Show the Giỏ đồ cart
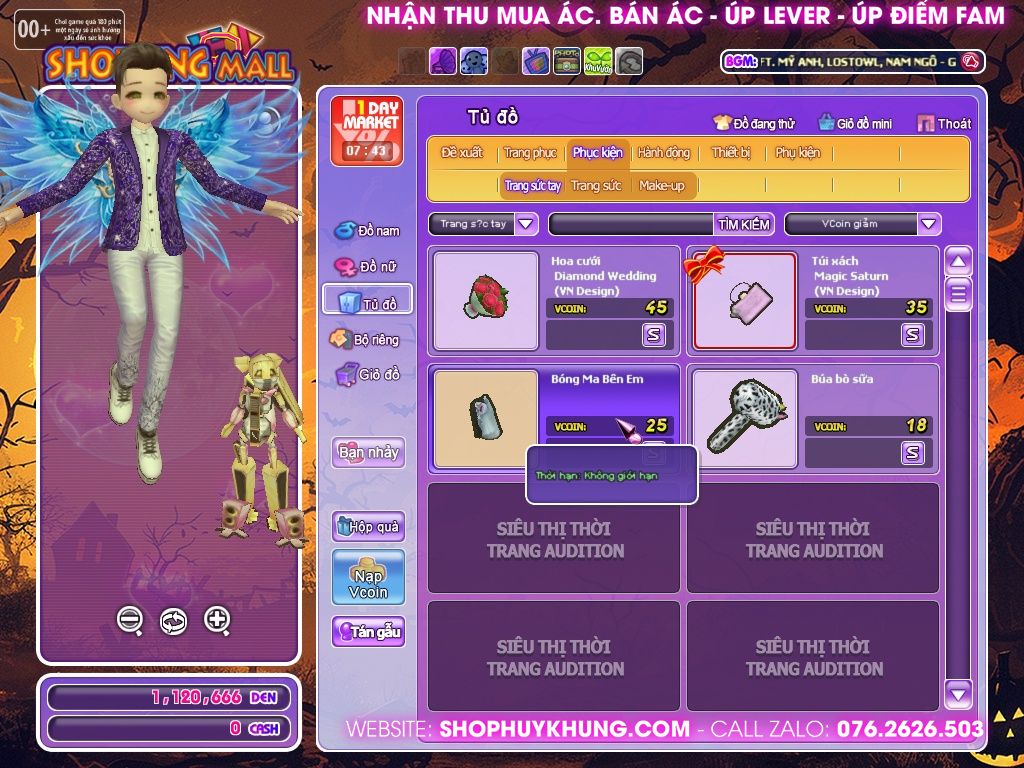Image resolution: width=1024 pixels, height=768 pixels. tap(367, 375)
